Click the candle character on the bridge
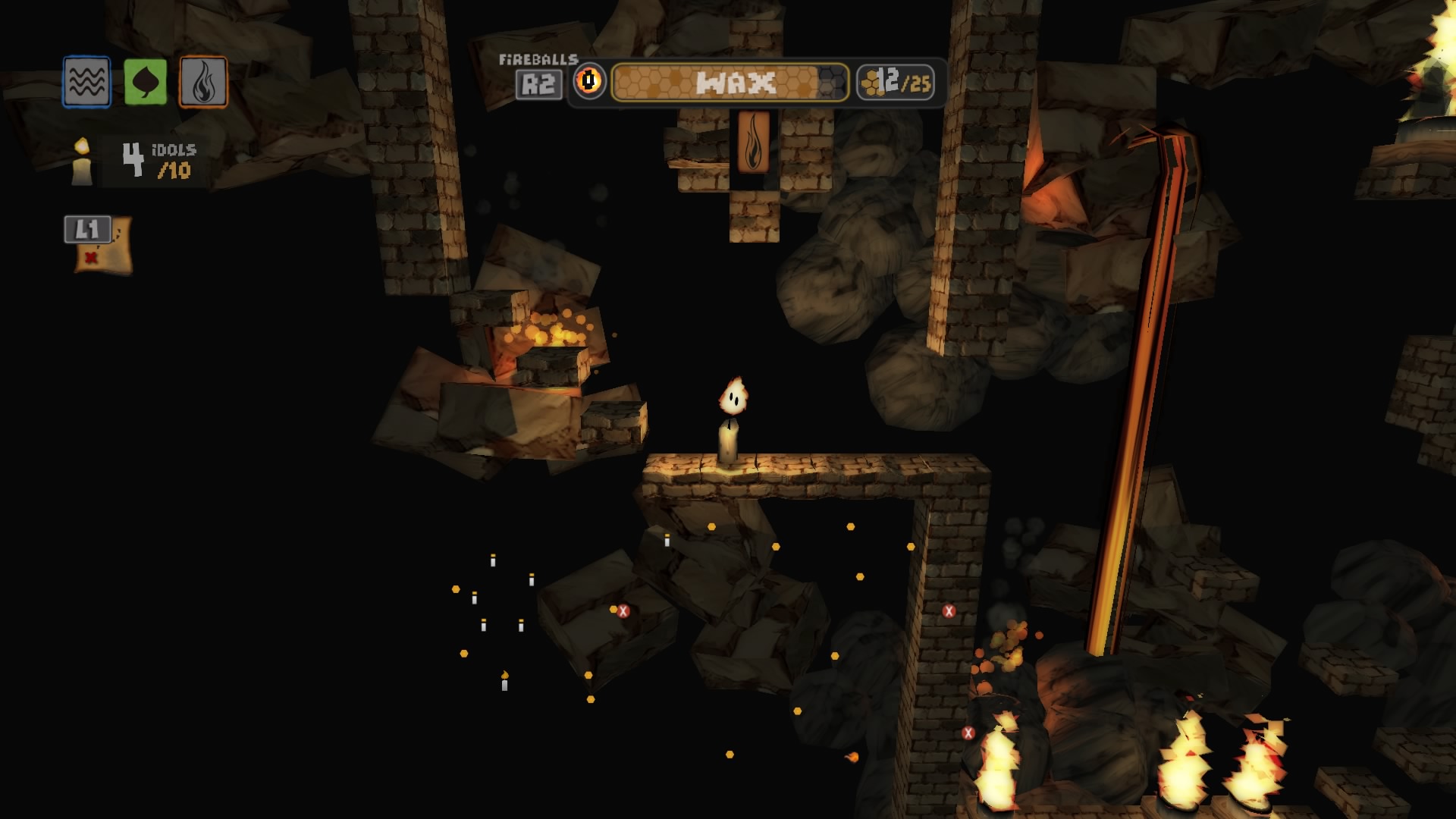Viewport: 1456px width, 819px height. (x=732, y=421)
